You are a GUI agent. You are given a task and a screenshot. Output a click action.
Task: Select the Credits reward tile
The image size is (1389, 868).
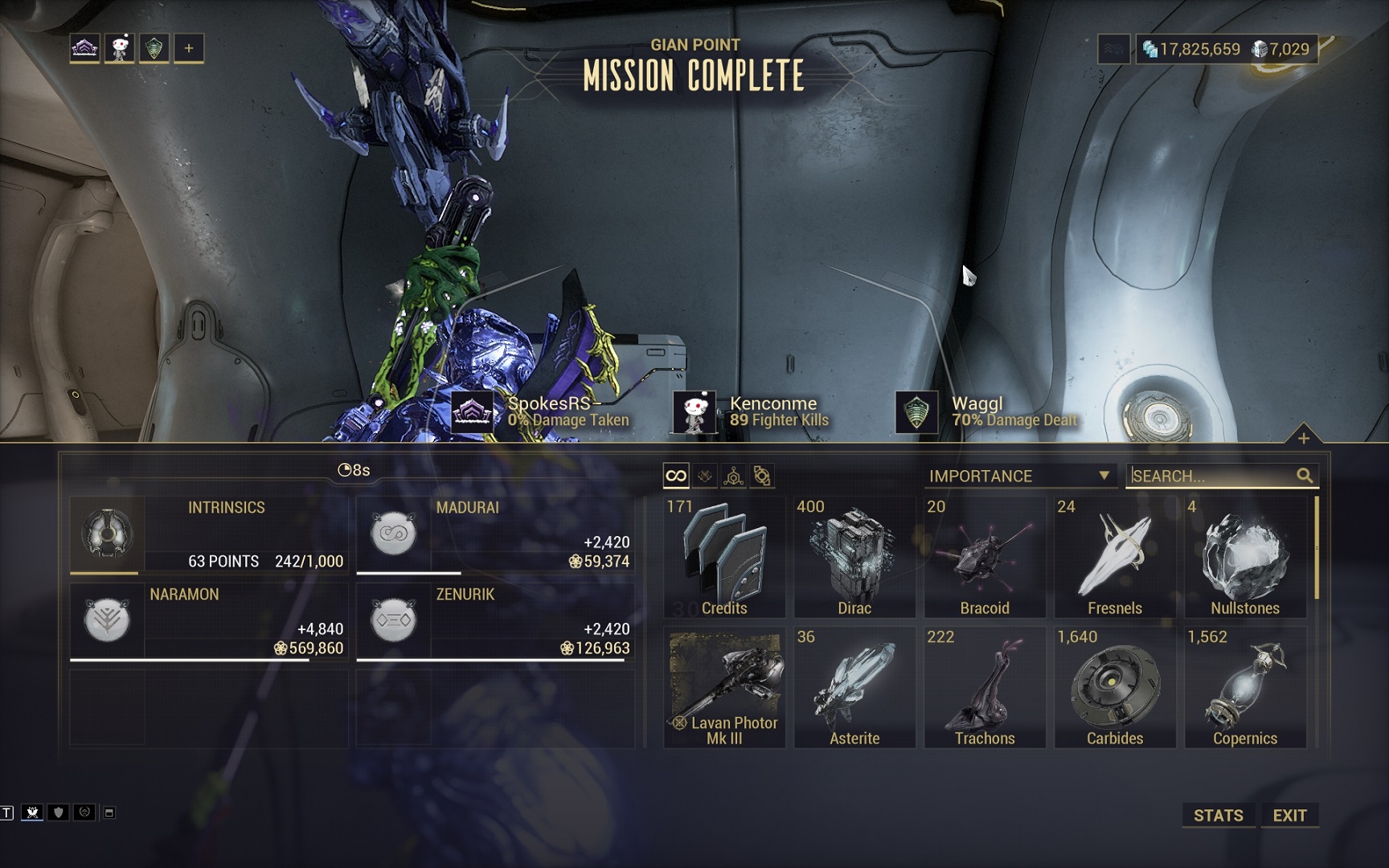(x=724, y=557)
